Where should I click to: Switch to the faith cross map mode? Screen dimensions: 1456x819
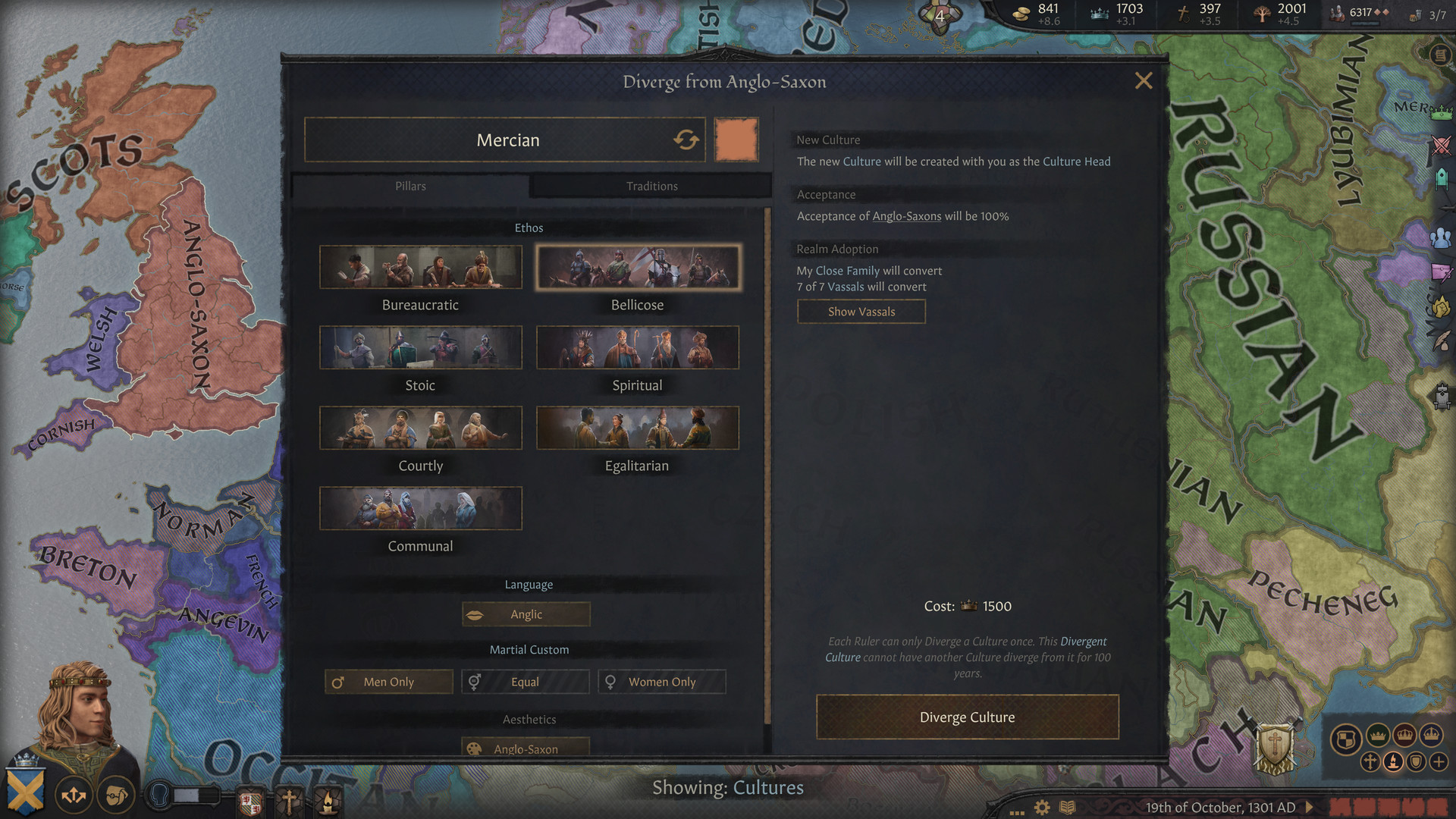pyautogui.click(x=1370, y=761)
